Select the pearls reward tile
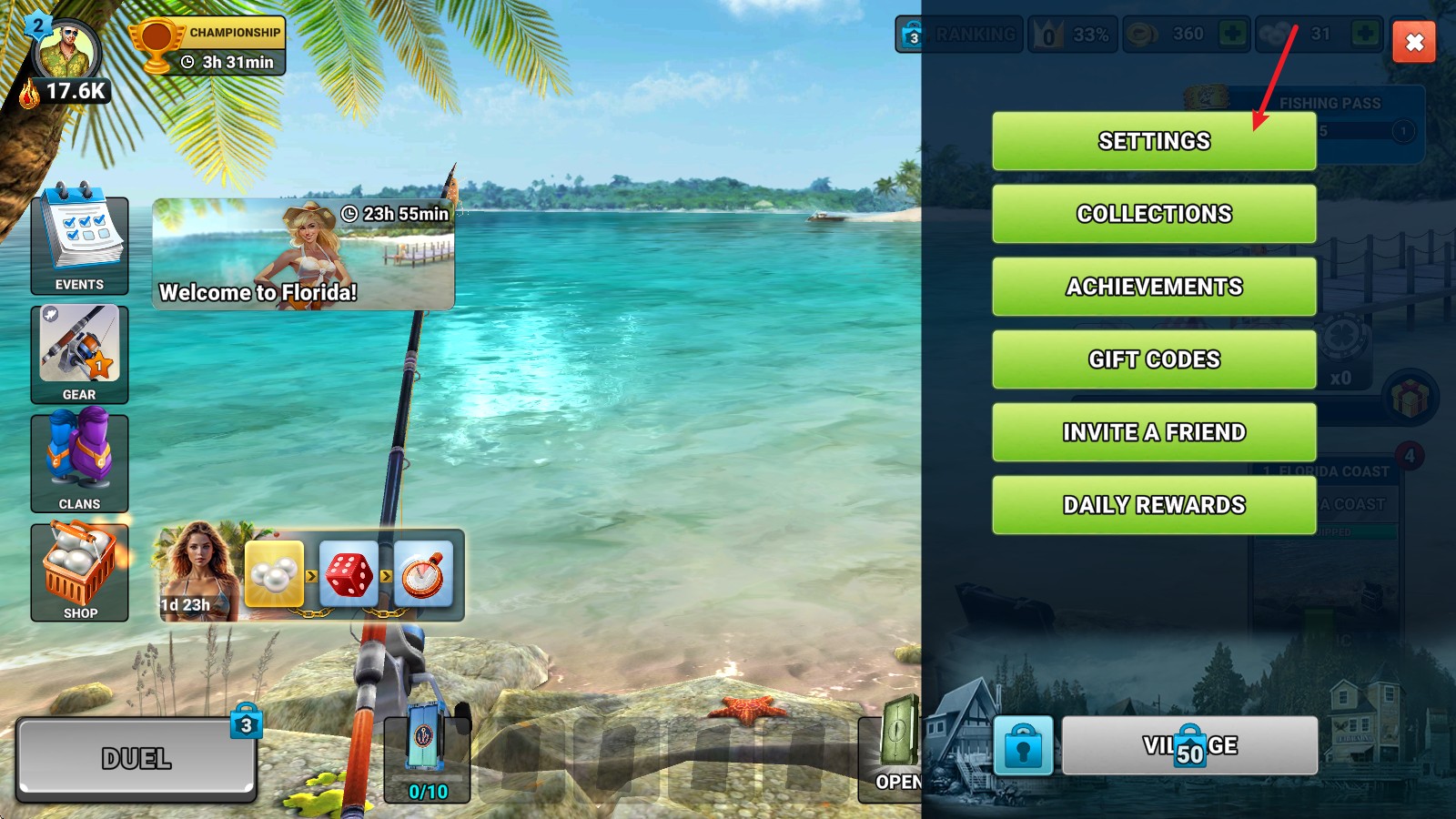The image size is (1456, 819). click(274, 574)
